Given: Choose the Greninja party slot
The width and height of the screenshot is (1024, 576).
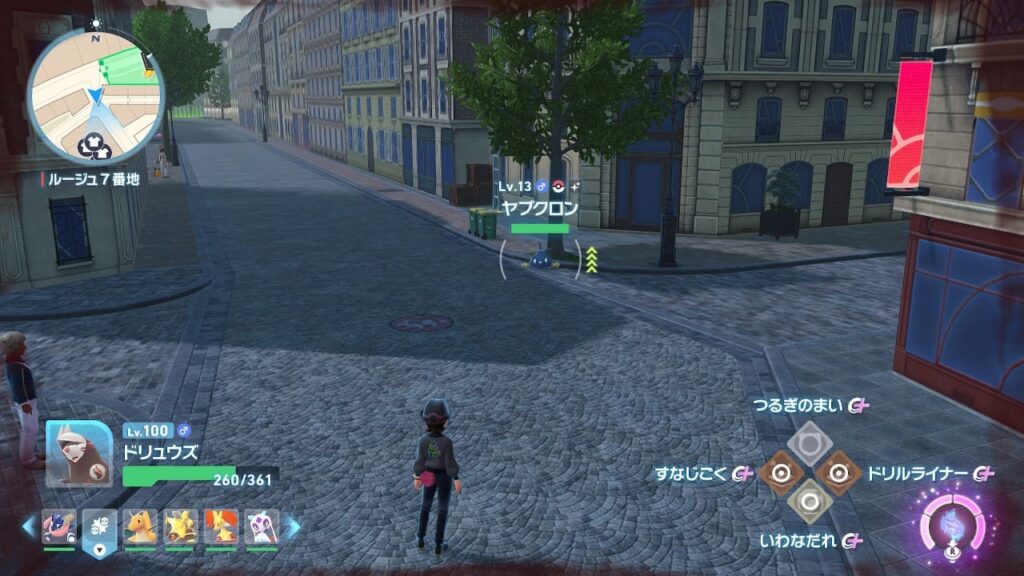Looking at the screenshot, I should 59,526.
